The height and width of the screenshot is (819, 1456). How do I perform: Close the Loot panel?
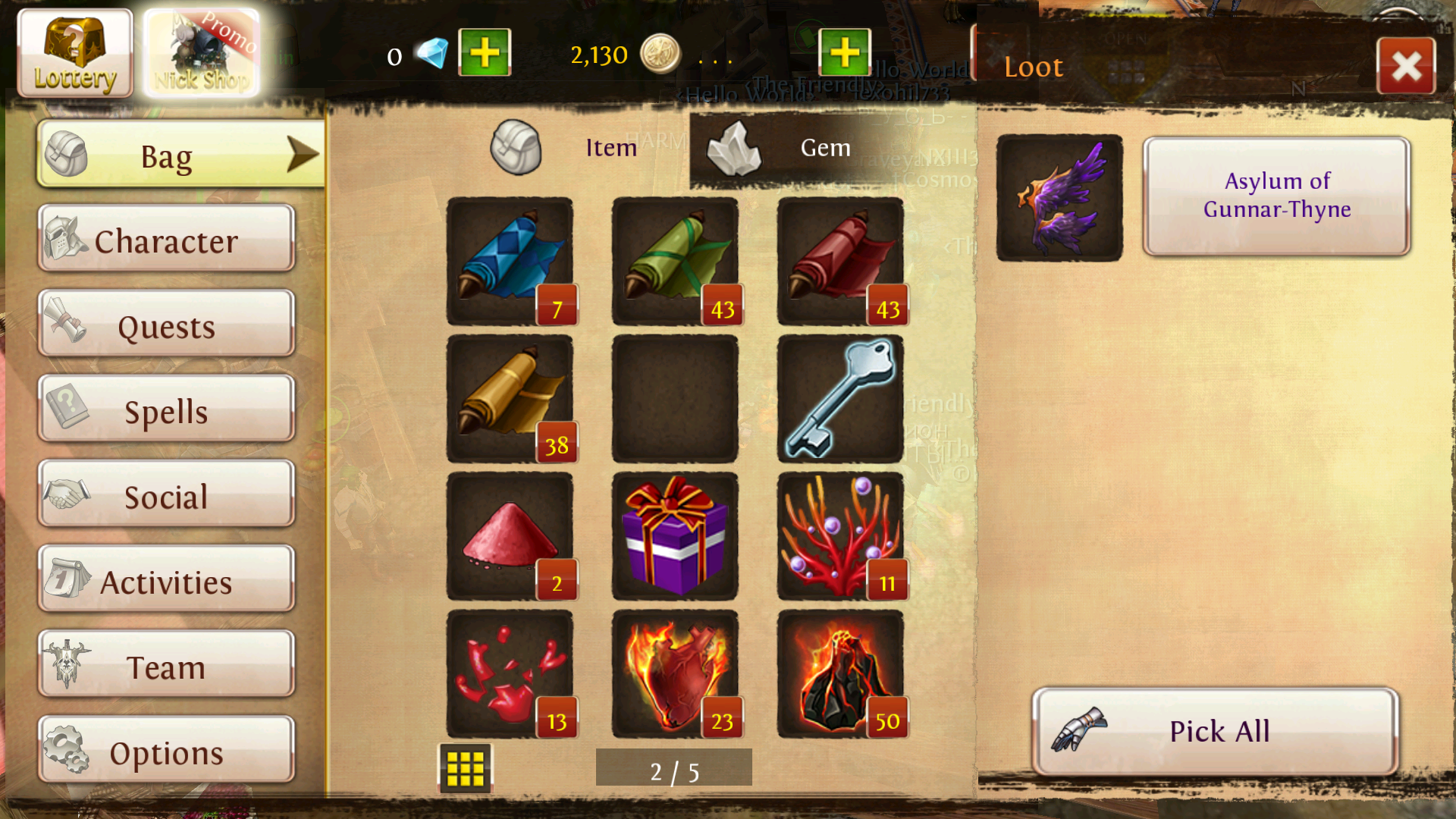1406,67
